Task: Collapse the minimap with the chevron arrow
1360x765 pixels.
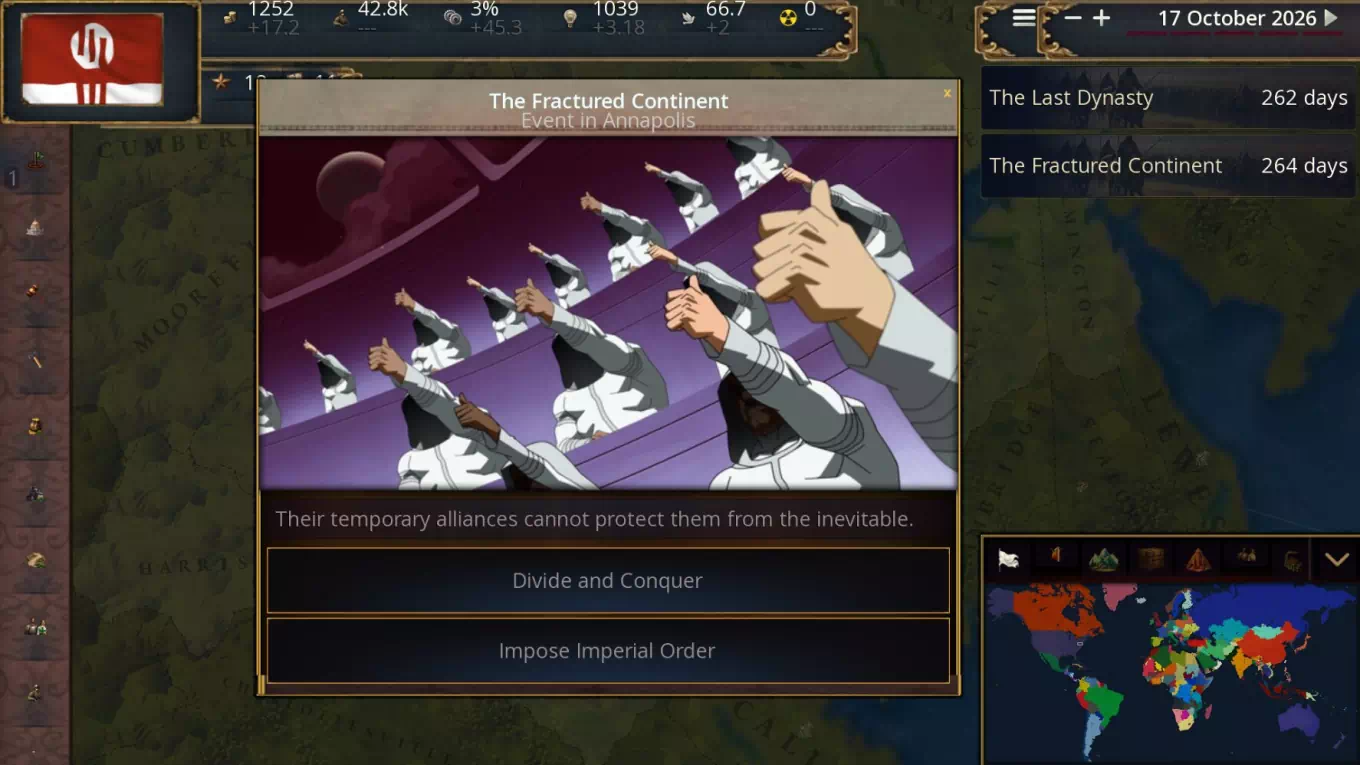Action: point(1337,560)
